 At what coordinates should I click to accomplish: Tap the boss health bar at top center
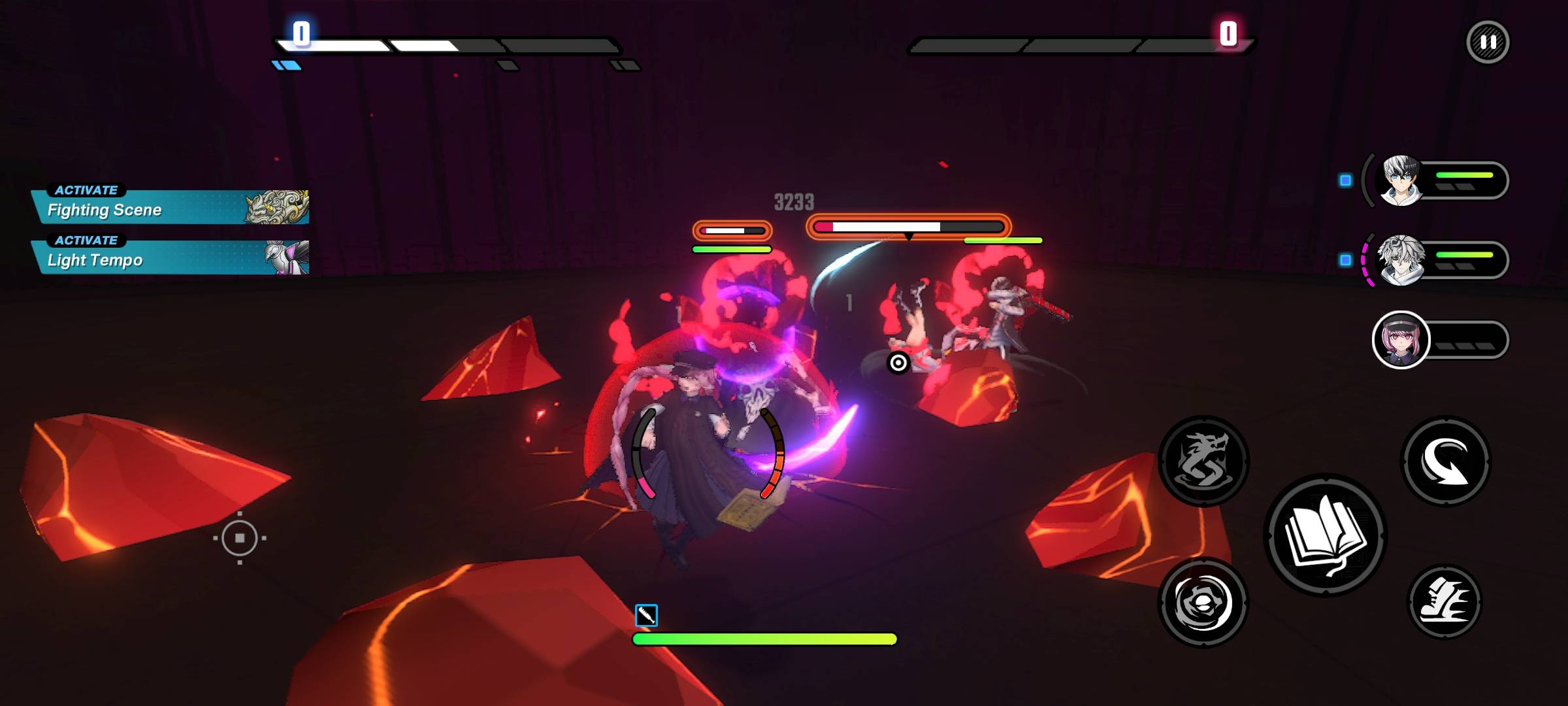pos(908,225)
